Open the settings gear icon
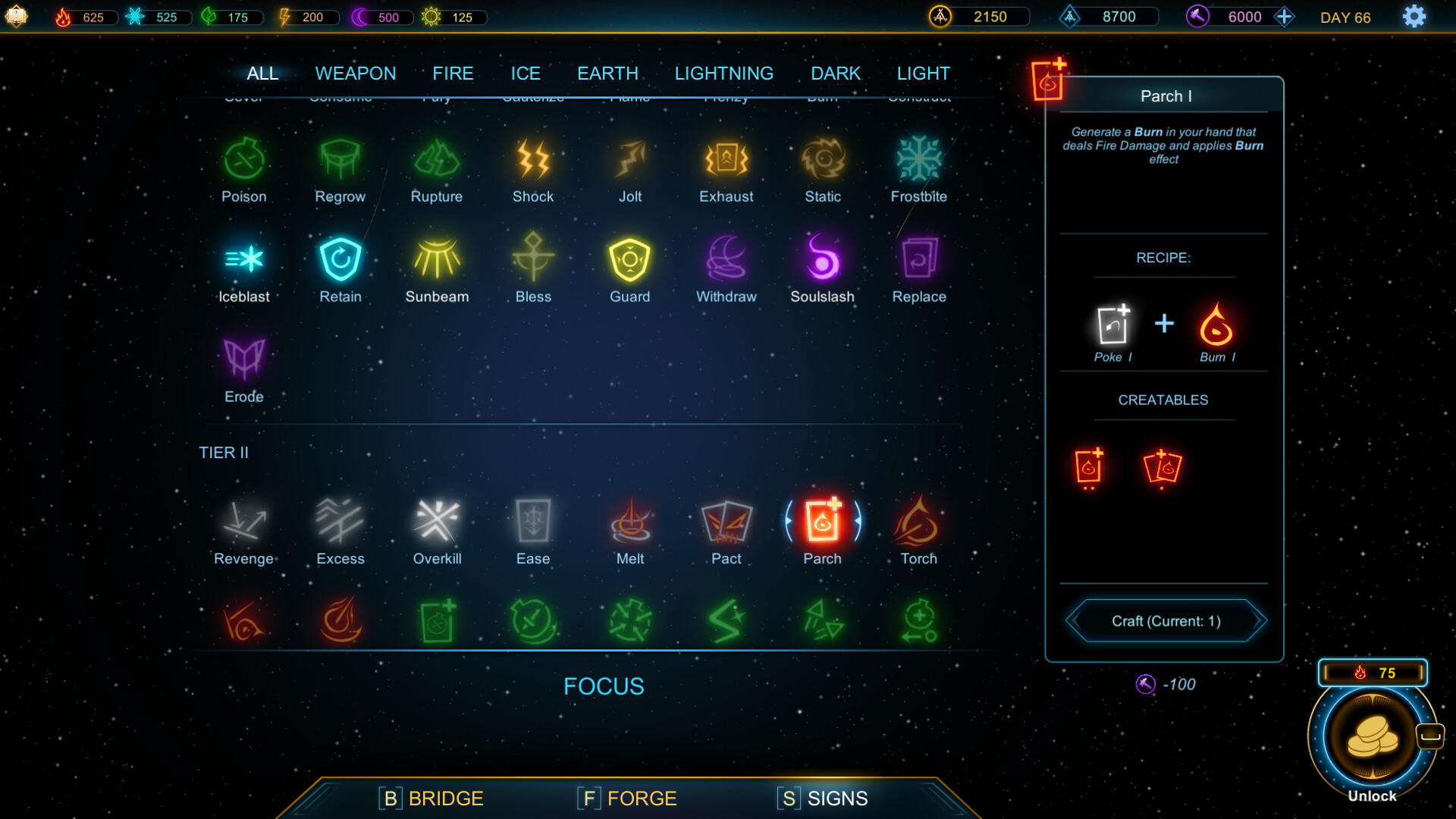Screen dimensions: 1456x819 [x=1414, y=16]
